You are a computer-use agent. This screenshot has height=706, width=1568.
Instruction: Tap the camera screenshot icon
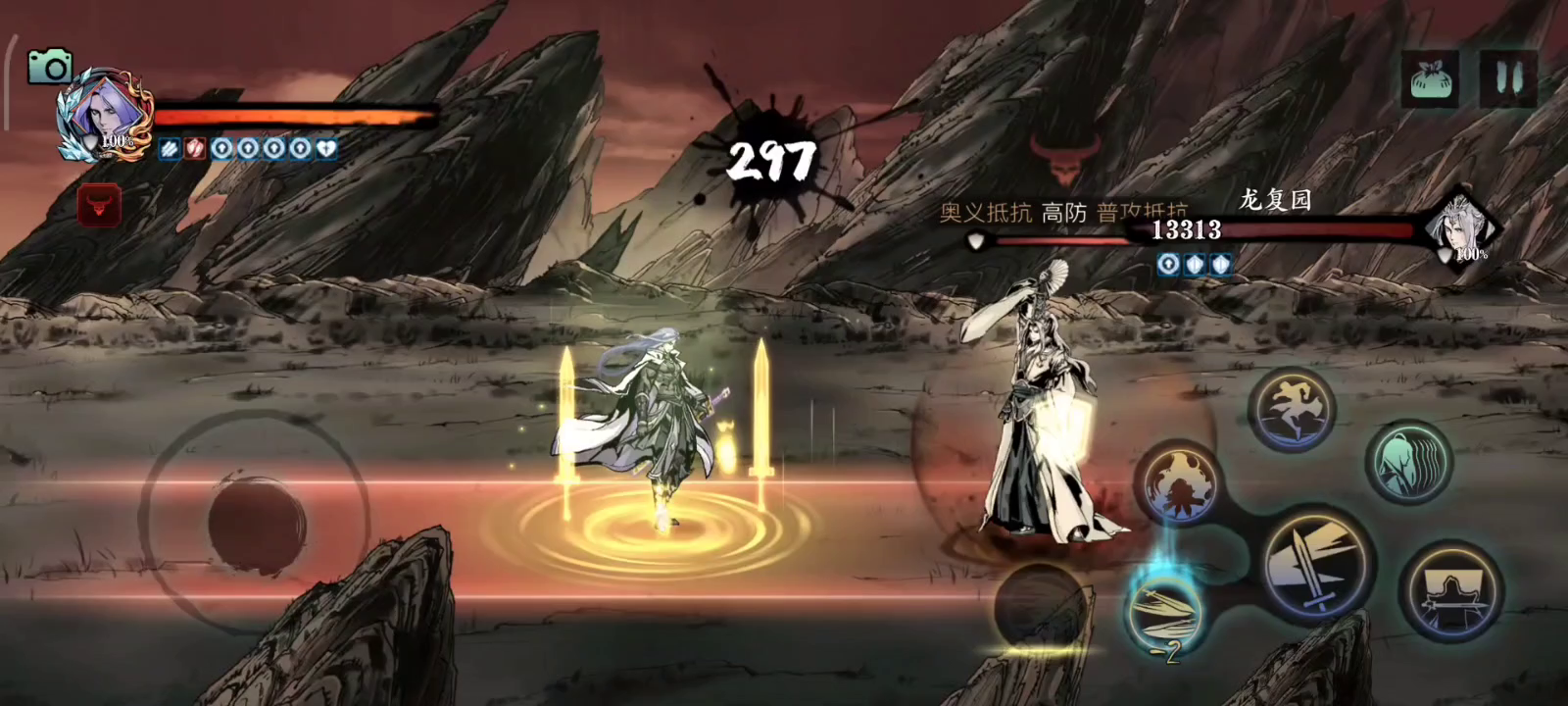49,67
